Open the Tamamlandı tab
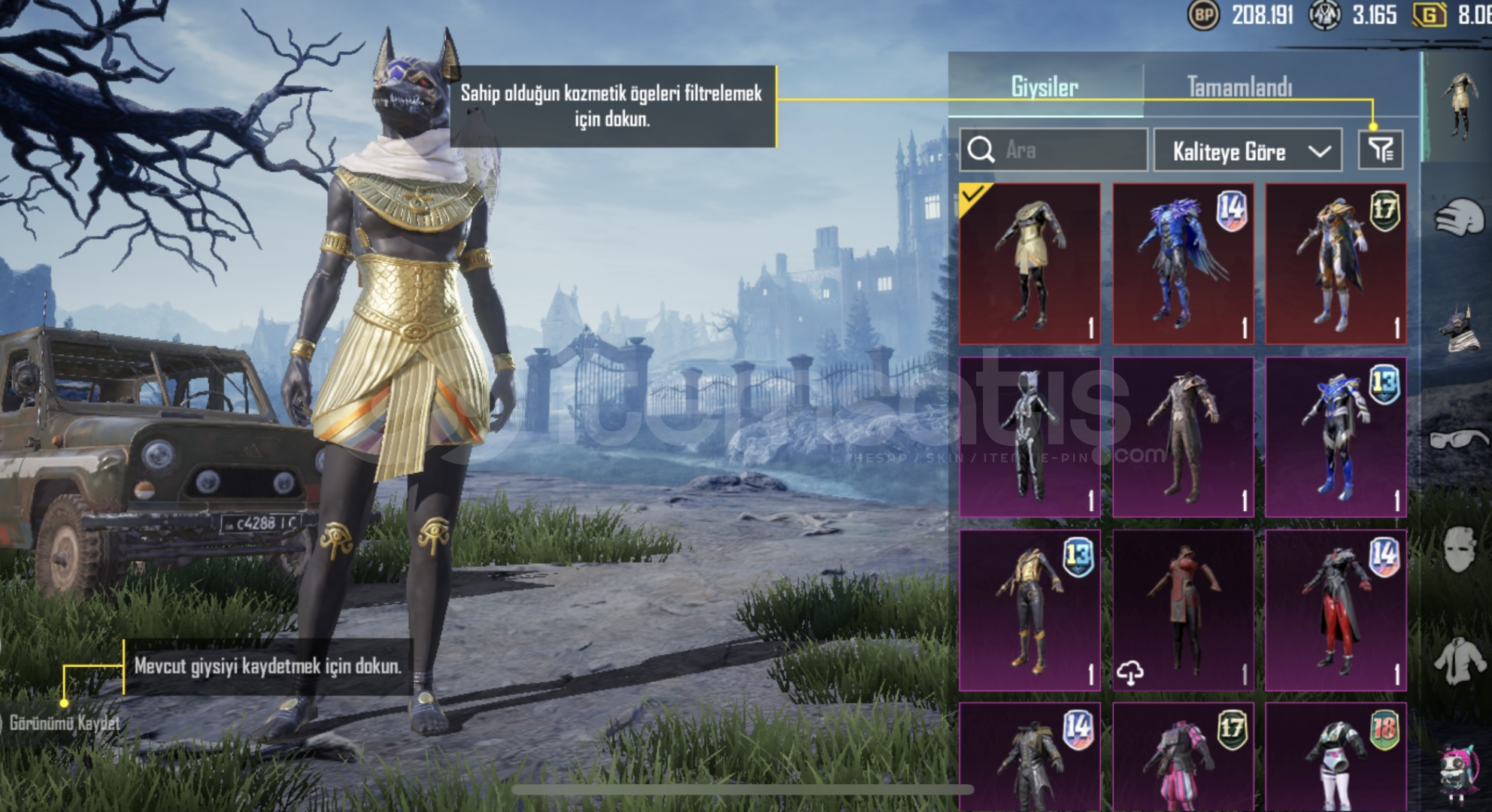Viewport: 1492px width, 812px height. click(1239, 87)
